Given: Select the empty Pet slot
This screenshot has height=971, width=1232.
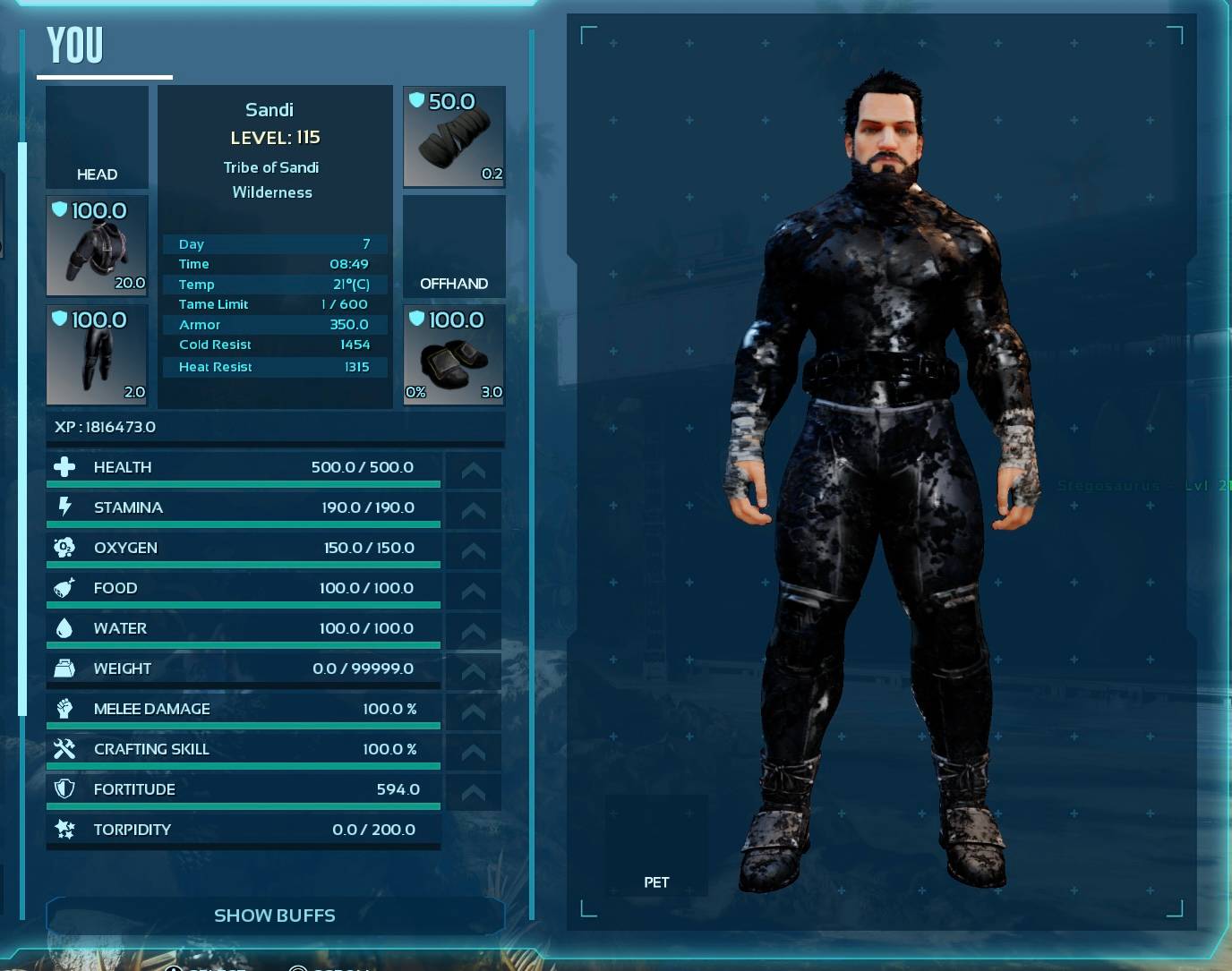Looking at the screenshot, I should click(x=656, y=846).
